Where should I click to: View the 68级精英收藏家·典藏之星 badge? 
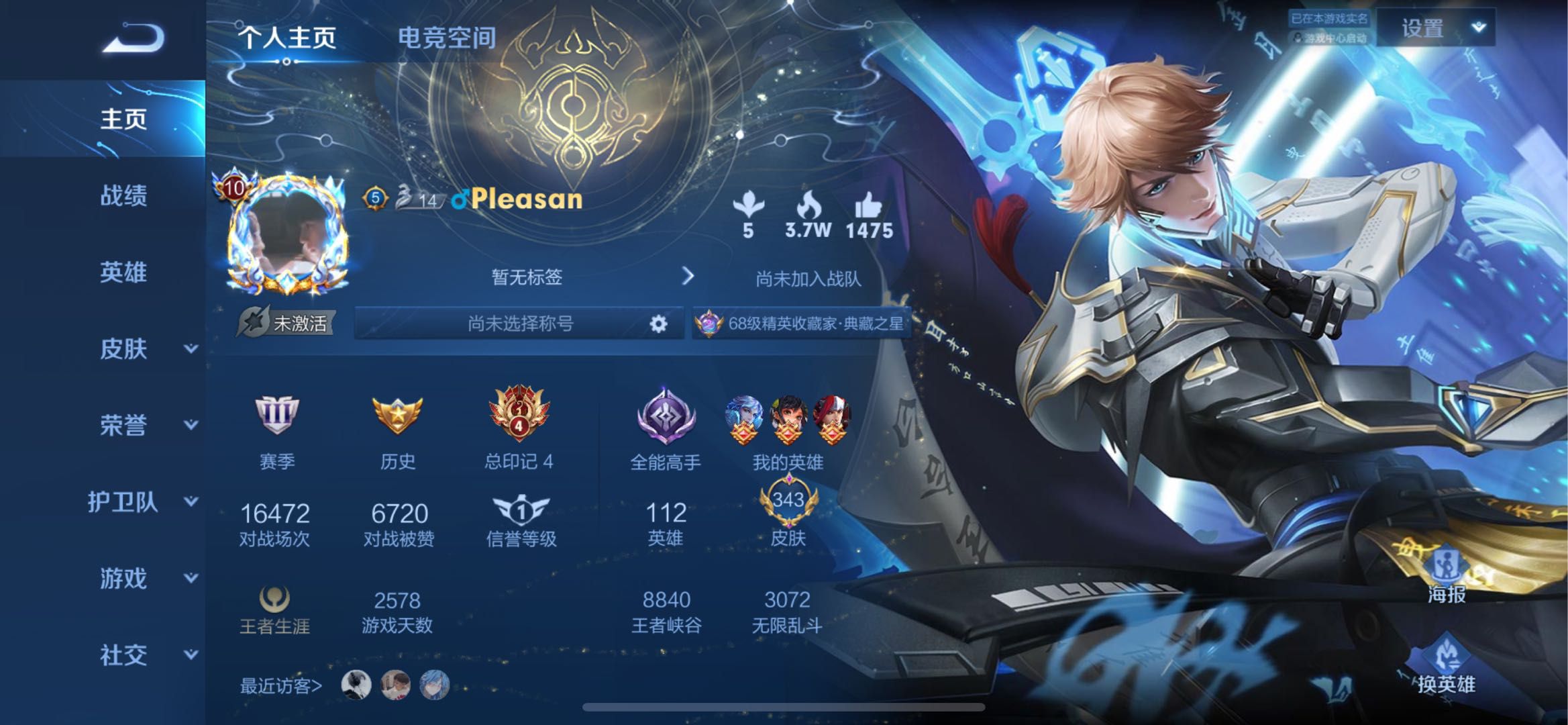tap(798, 323)
